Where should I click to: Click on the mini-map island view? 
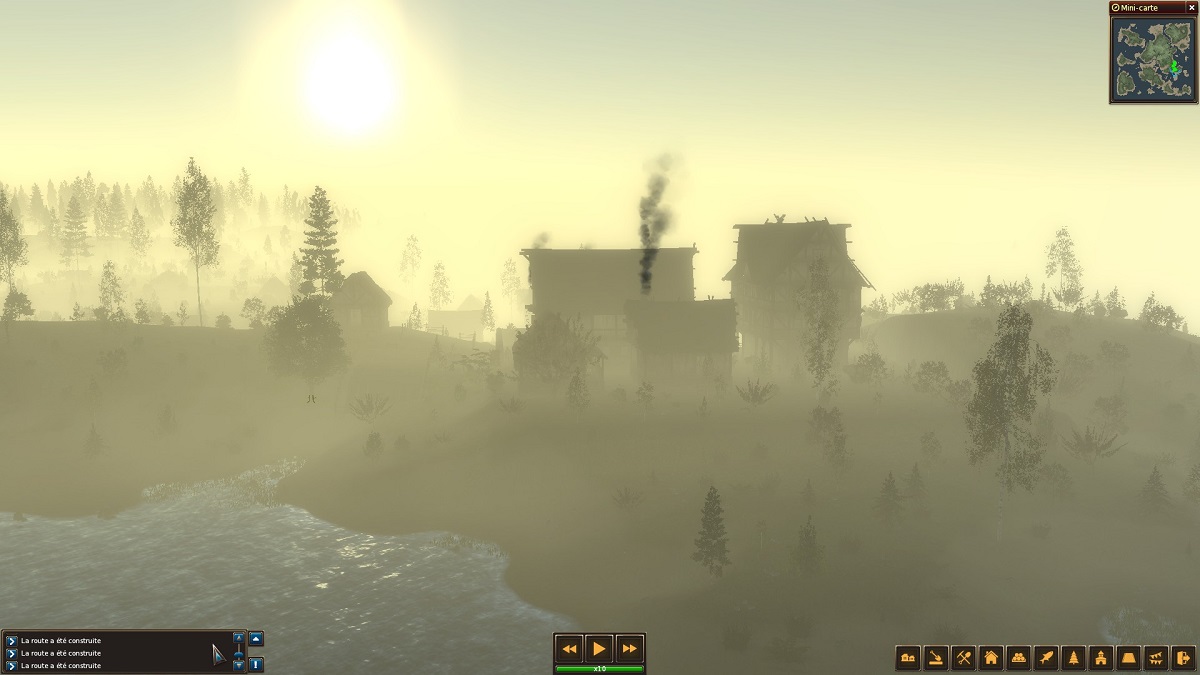(x=1153, y=58)
